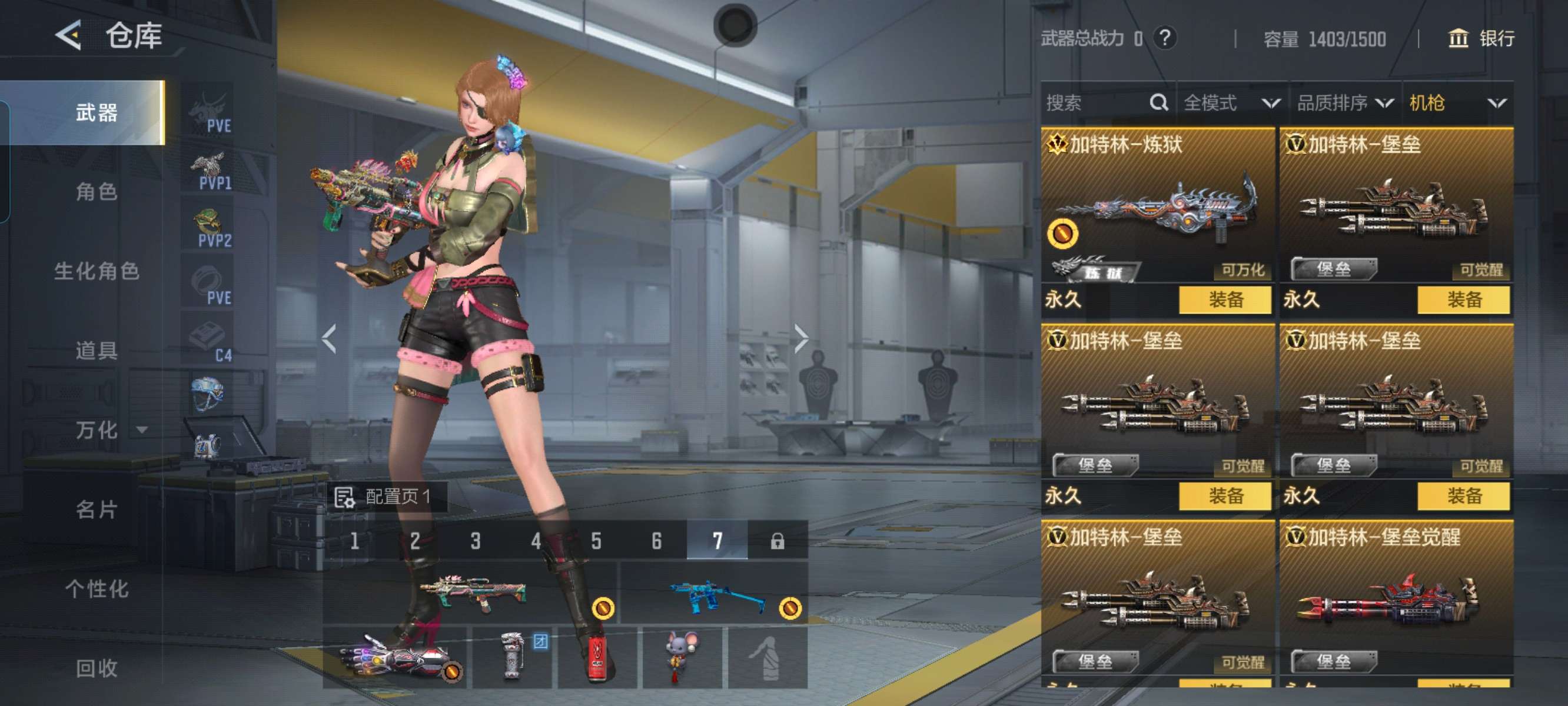Click the 搜索 search field

1095,103
